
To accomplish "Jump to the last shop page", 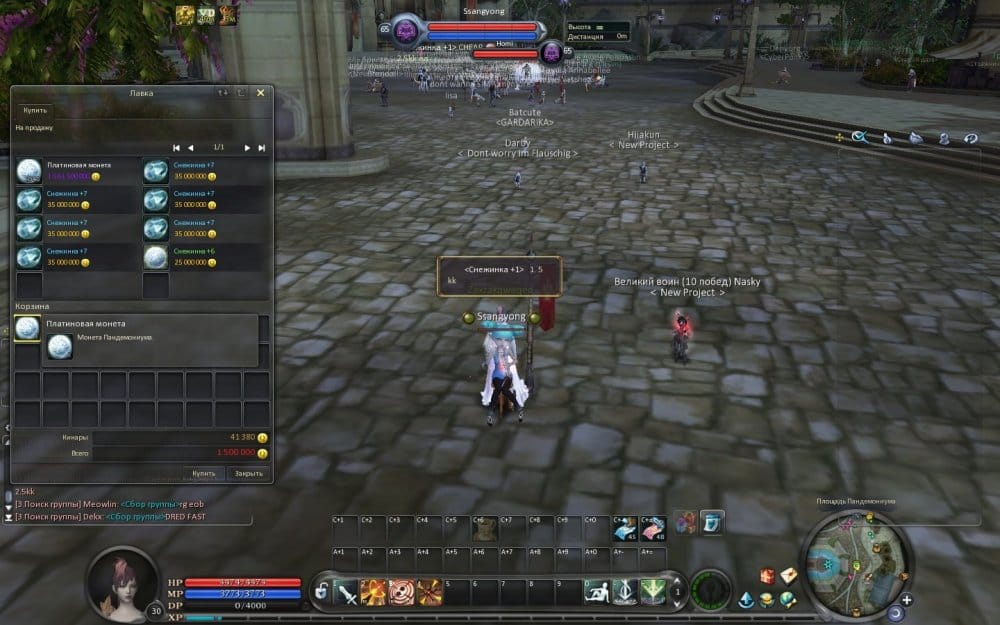I will [262, 147].
